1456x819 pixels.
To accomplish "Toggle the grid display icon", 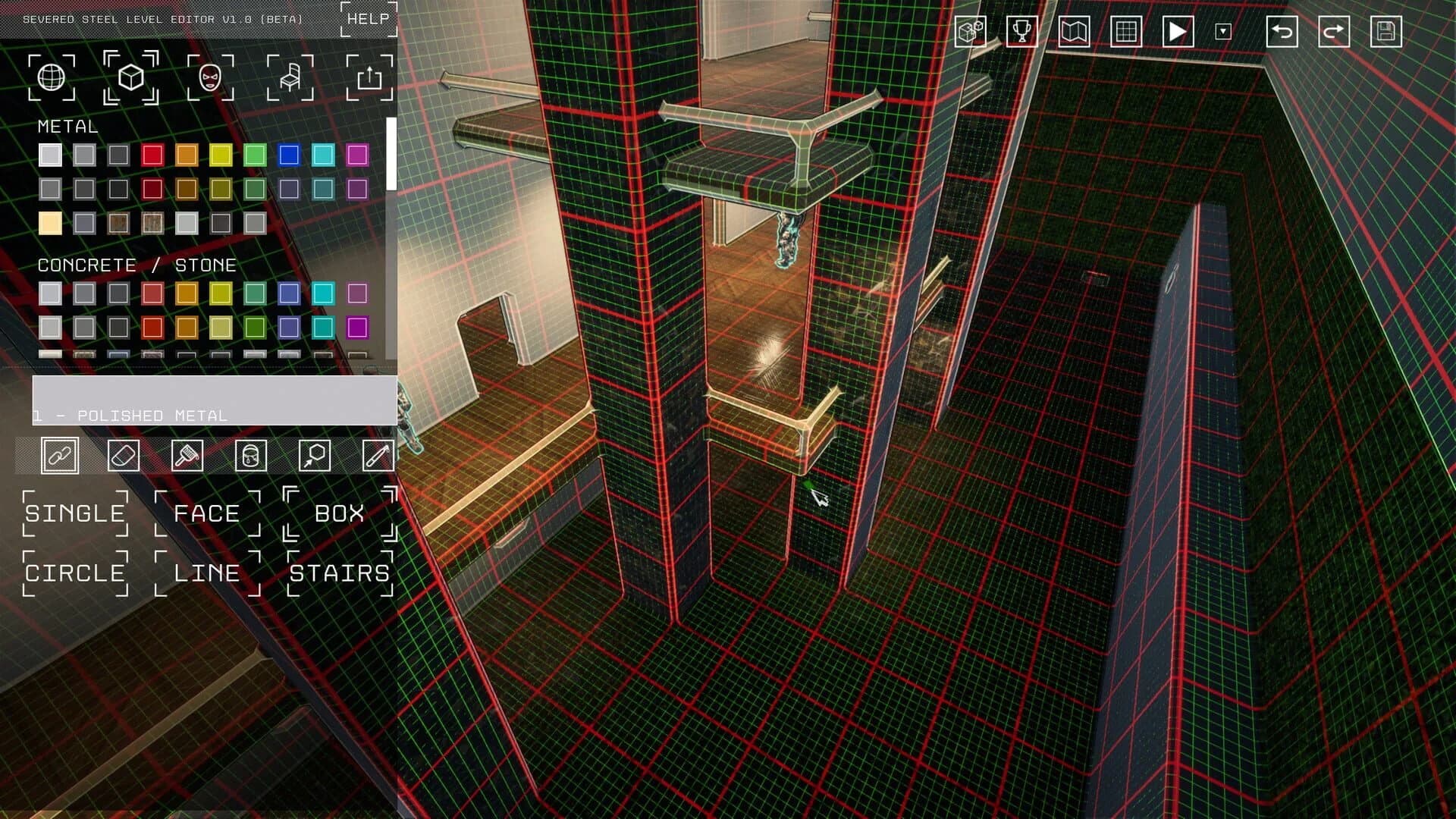I will click(1124, 31).
